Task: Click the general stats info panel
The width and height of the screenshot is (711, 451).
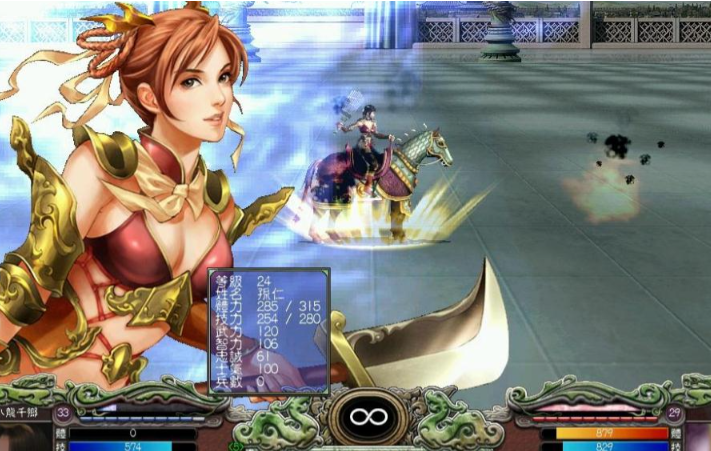Action: (268, 330)
